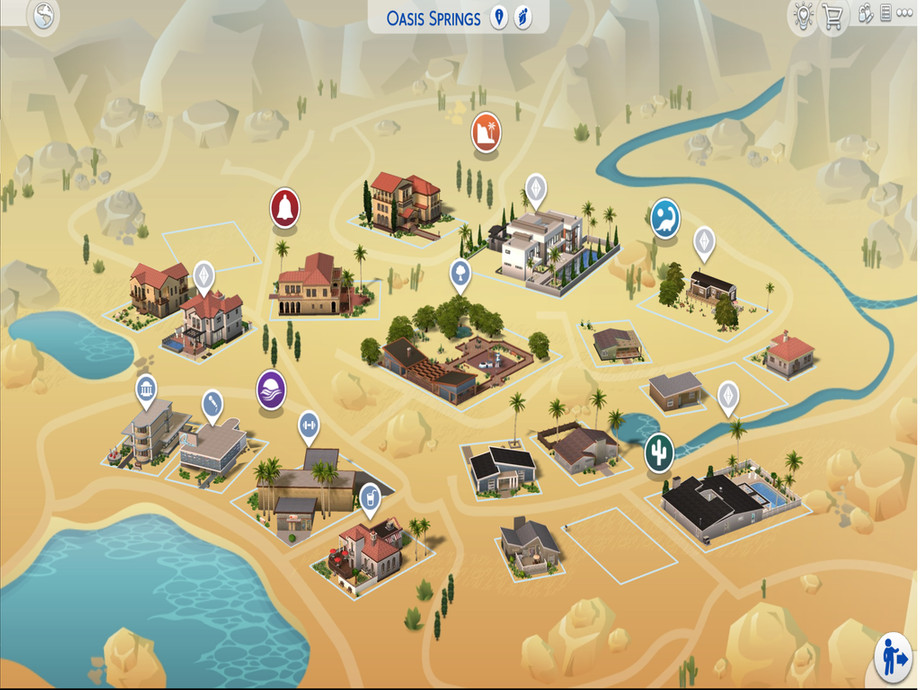Visit the gym lot with dumbbell pin

308,425
